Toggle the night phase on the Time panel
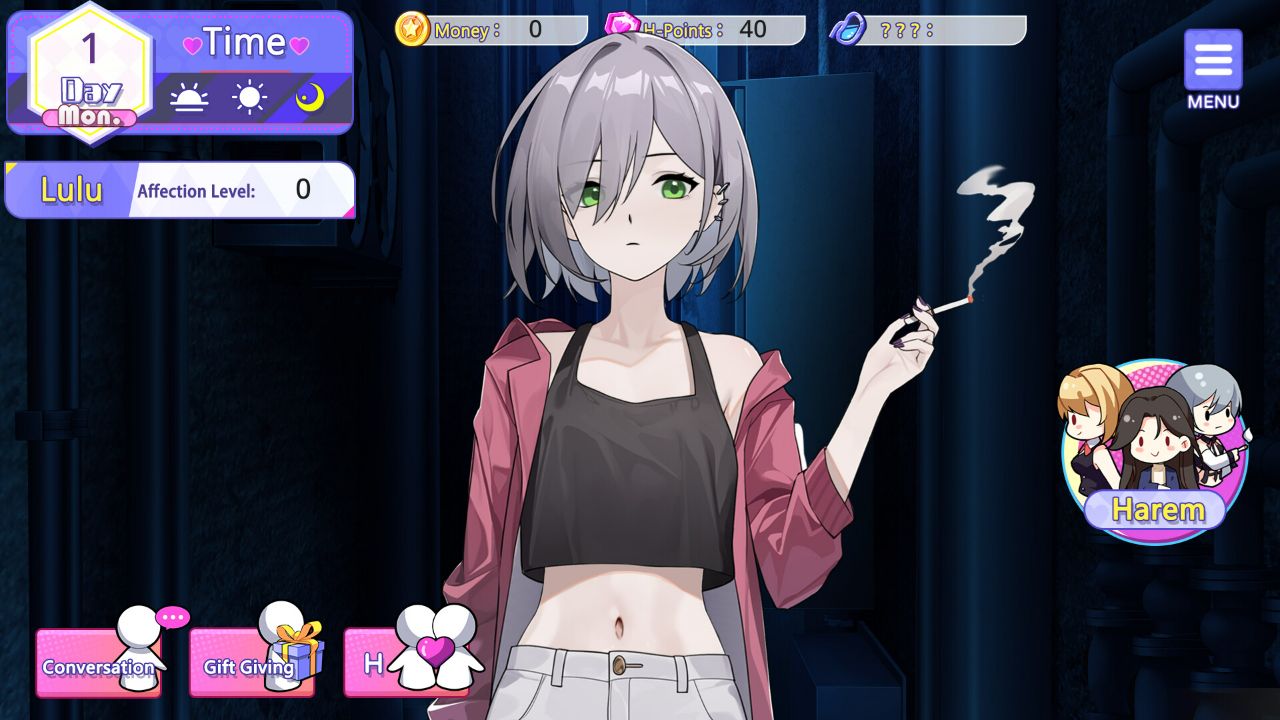 coord(311,95)
